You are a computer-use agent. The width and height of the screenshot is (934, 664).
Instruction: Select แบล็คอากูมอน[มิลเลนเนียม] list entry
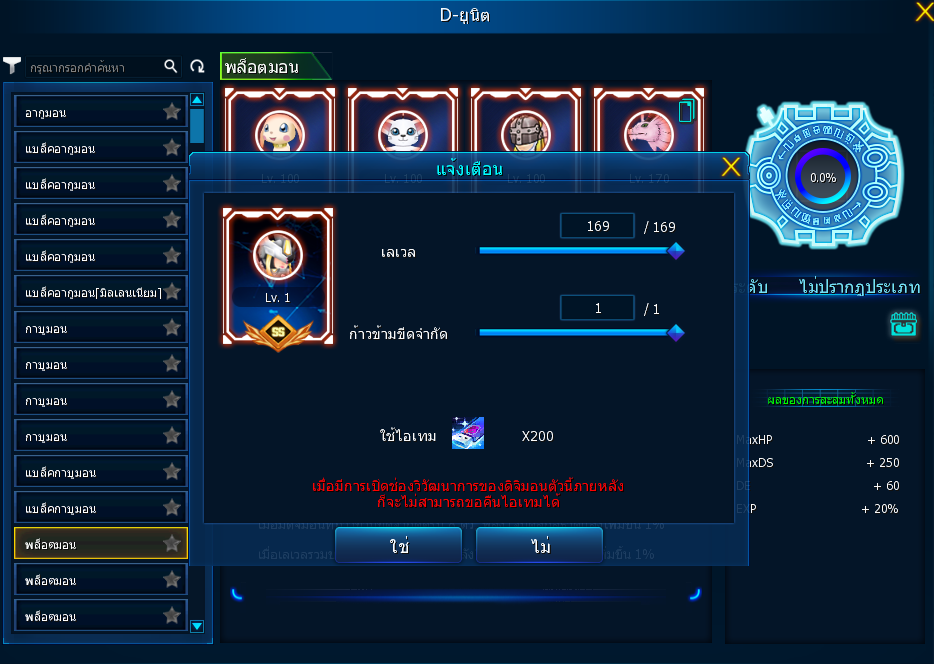tap(90, 292)
